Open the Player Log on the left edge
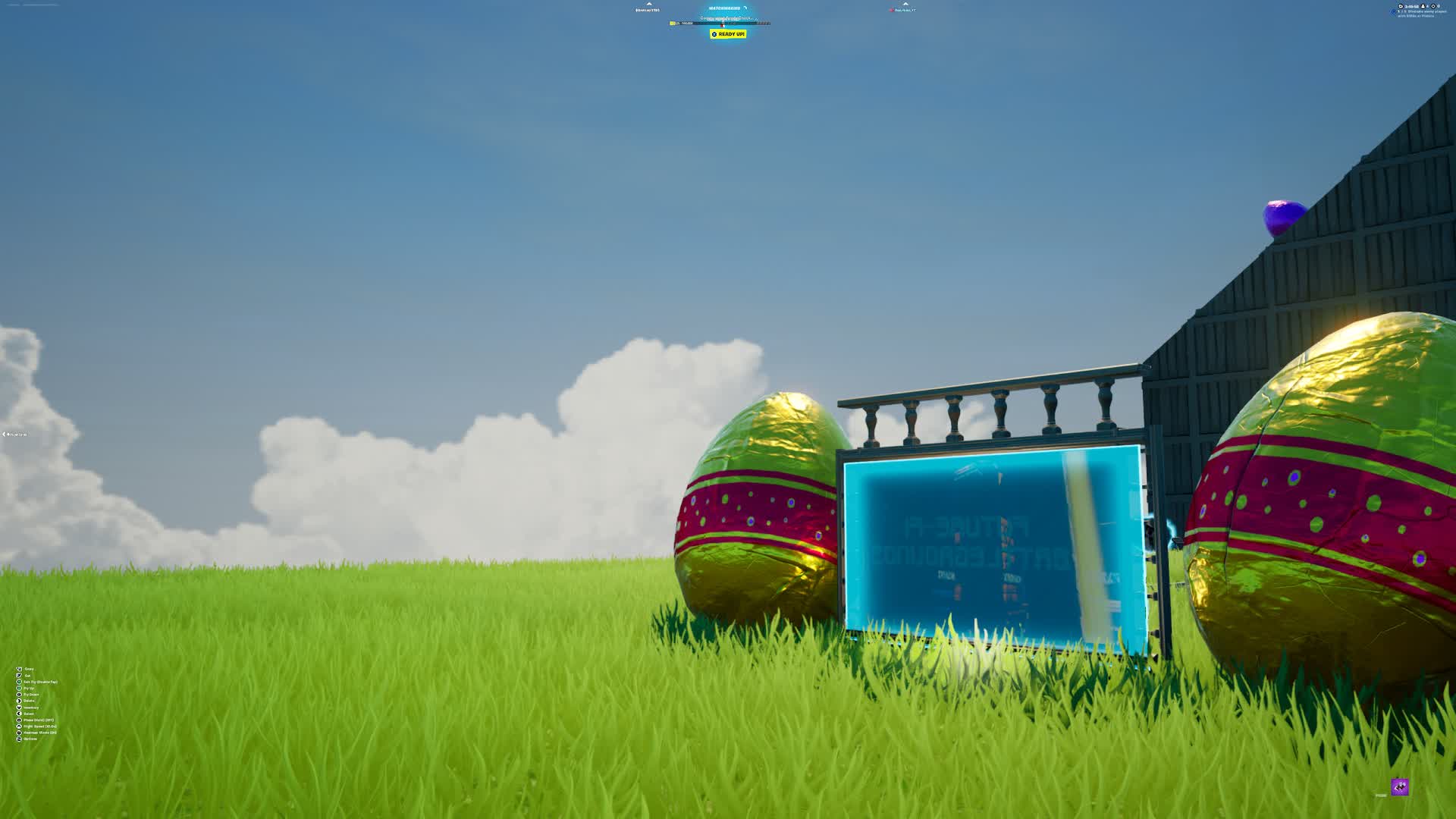The height and width of the screenshot is (819, 1456). coord(13,434)
